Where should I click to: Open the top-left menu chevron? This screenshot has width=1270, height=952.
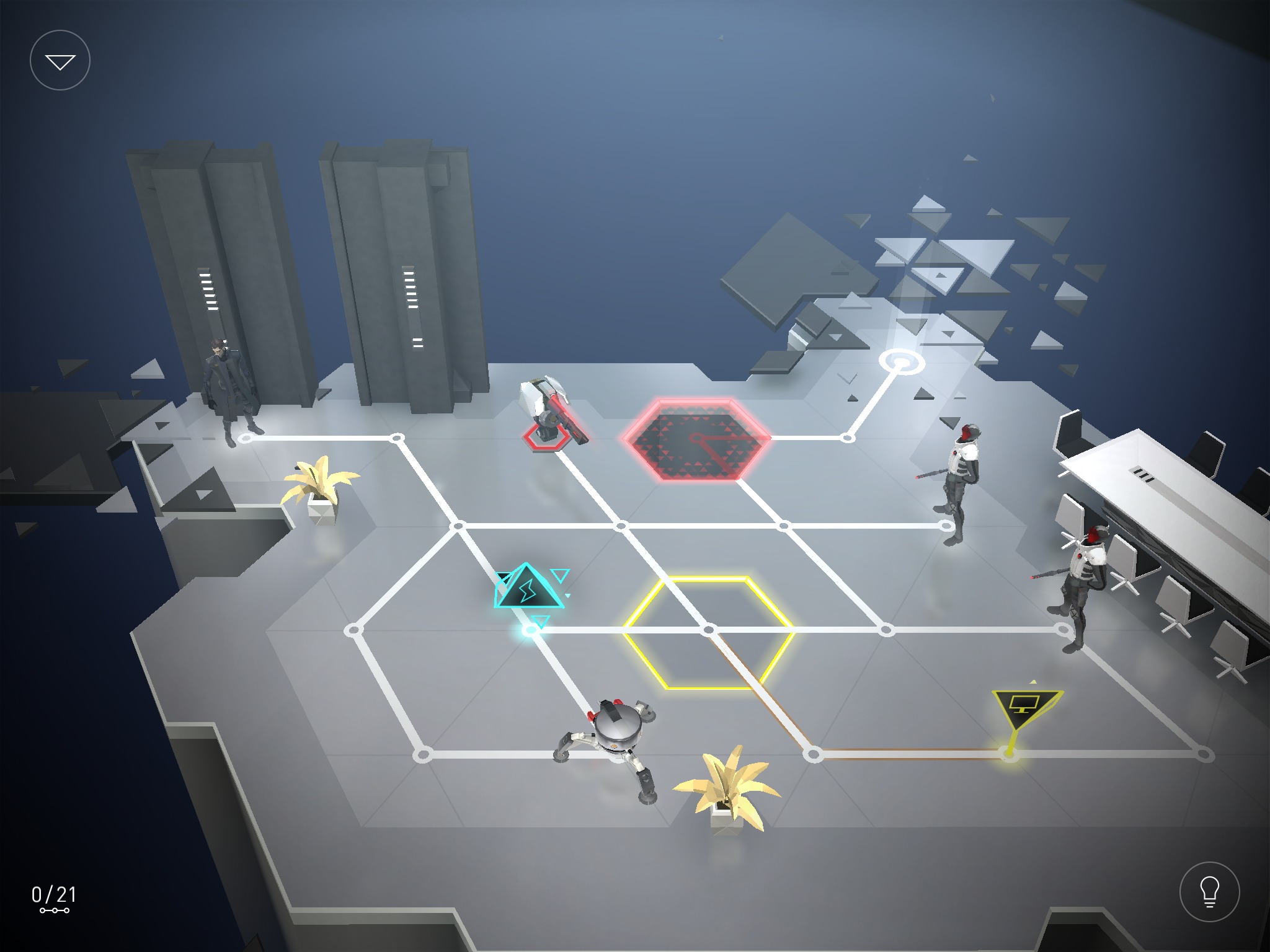[x=60, y=59]
